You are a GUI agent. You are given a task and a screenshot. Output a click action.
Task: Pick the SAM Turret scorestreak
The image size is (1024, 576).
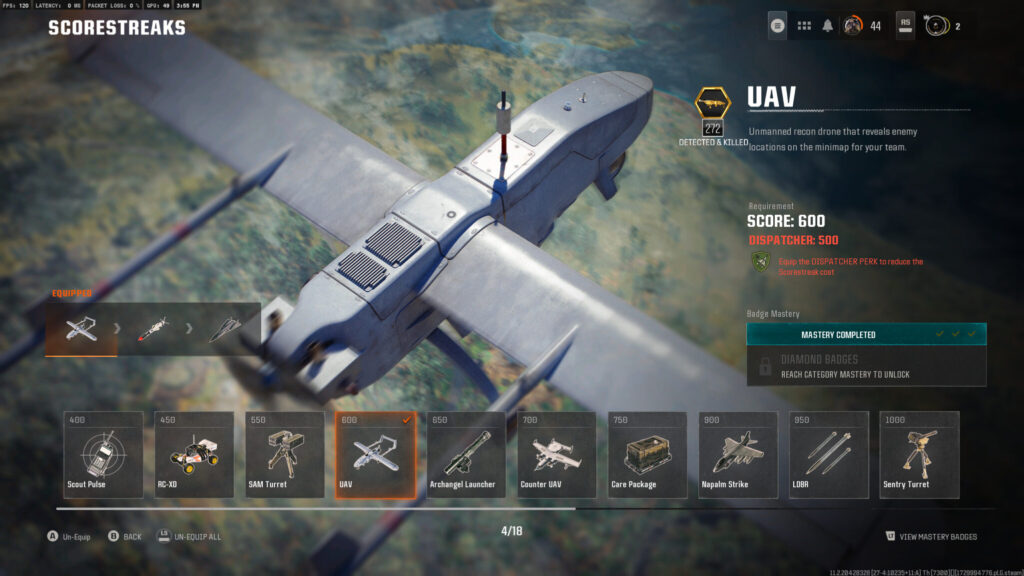point(285,455)
